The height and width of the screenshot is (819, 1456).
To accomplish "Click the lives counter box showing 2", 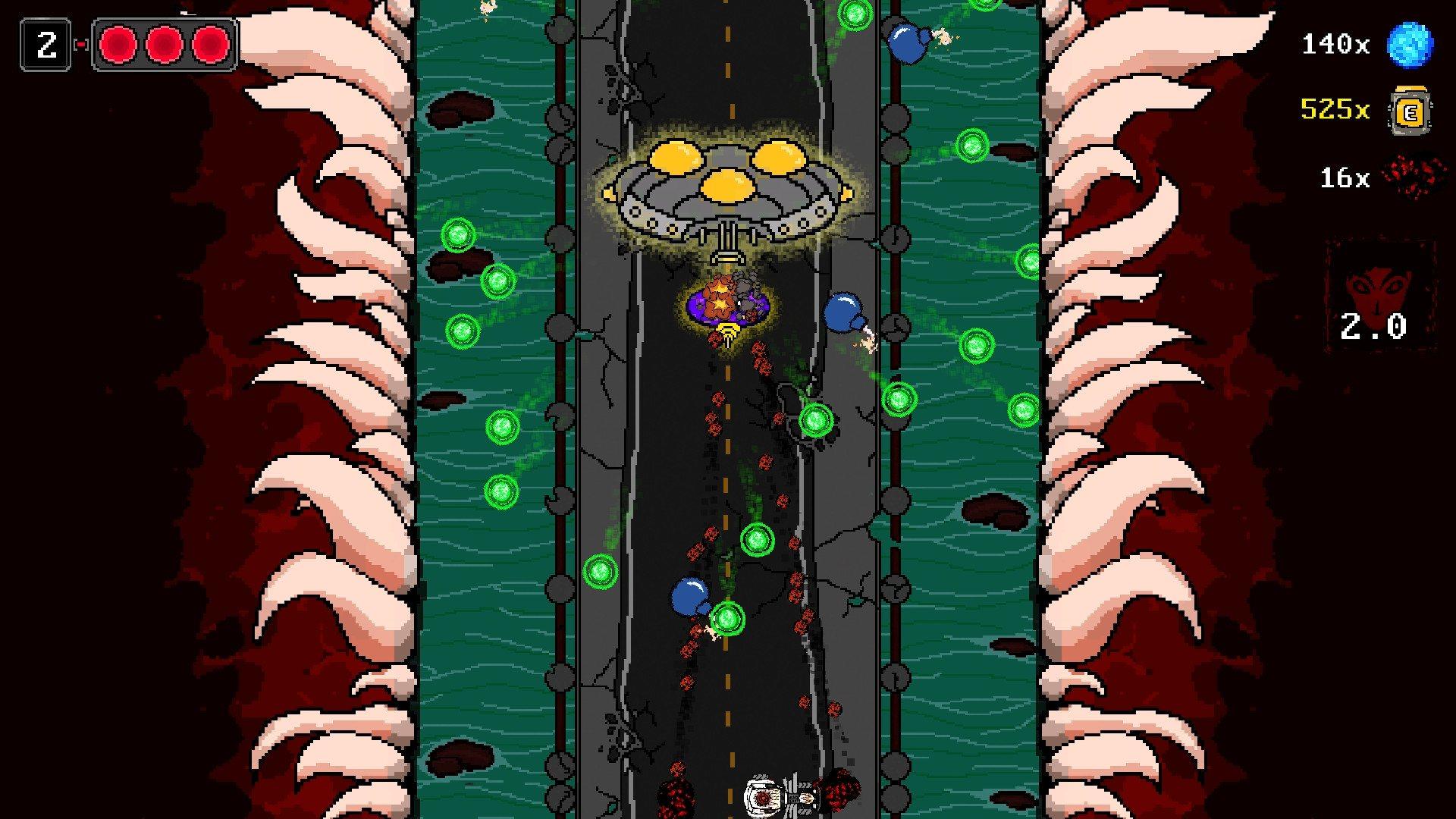I will 47,44.
